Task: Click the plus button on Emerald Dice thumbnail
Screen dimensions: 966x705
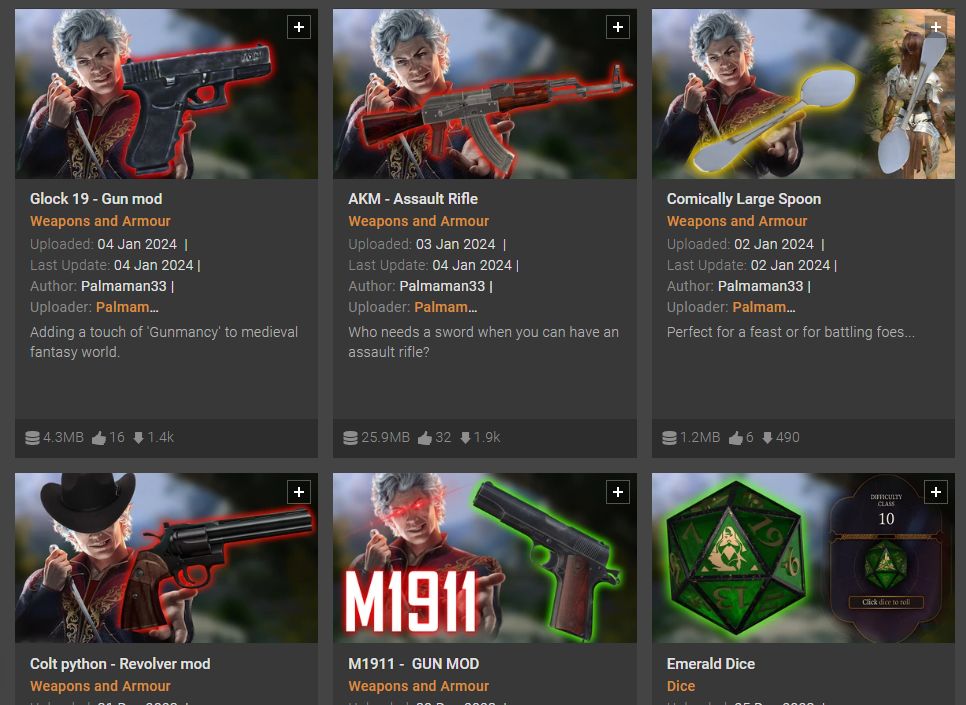Action: 935,491
